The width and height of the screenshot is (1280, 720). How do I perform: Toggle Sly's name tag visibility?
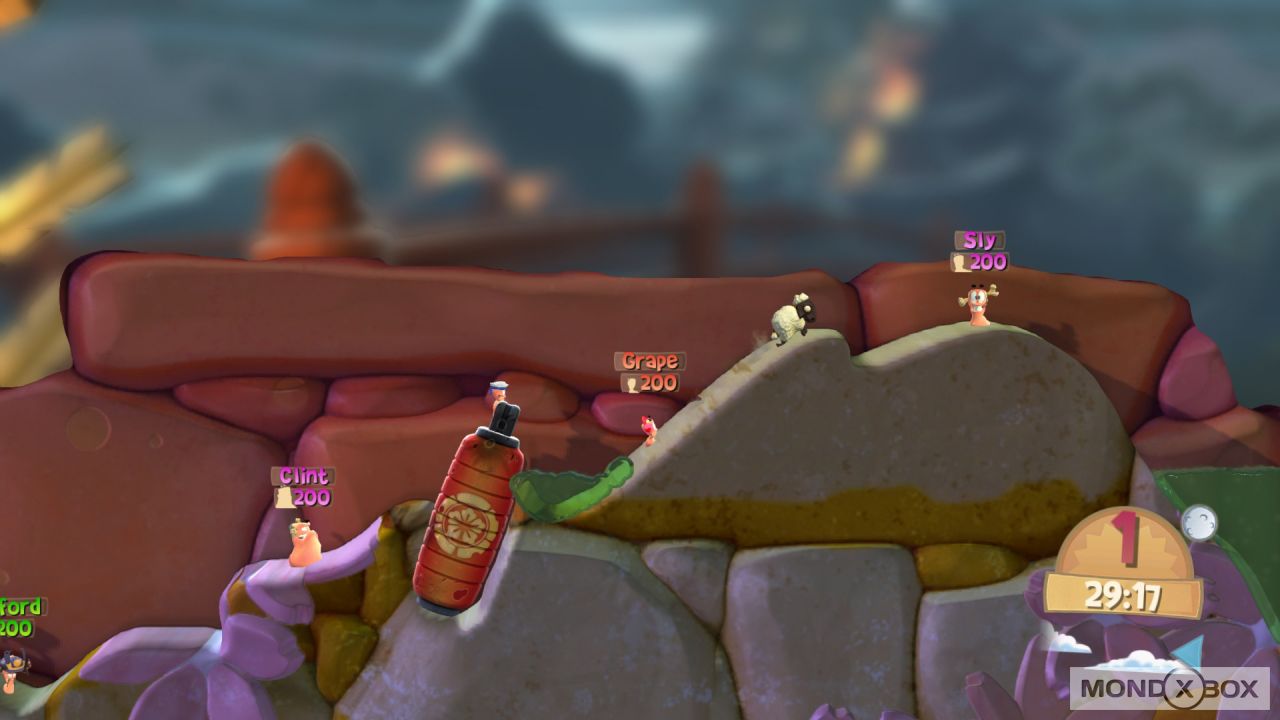click(981, 240)
